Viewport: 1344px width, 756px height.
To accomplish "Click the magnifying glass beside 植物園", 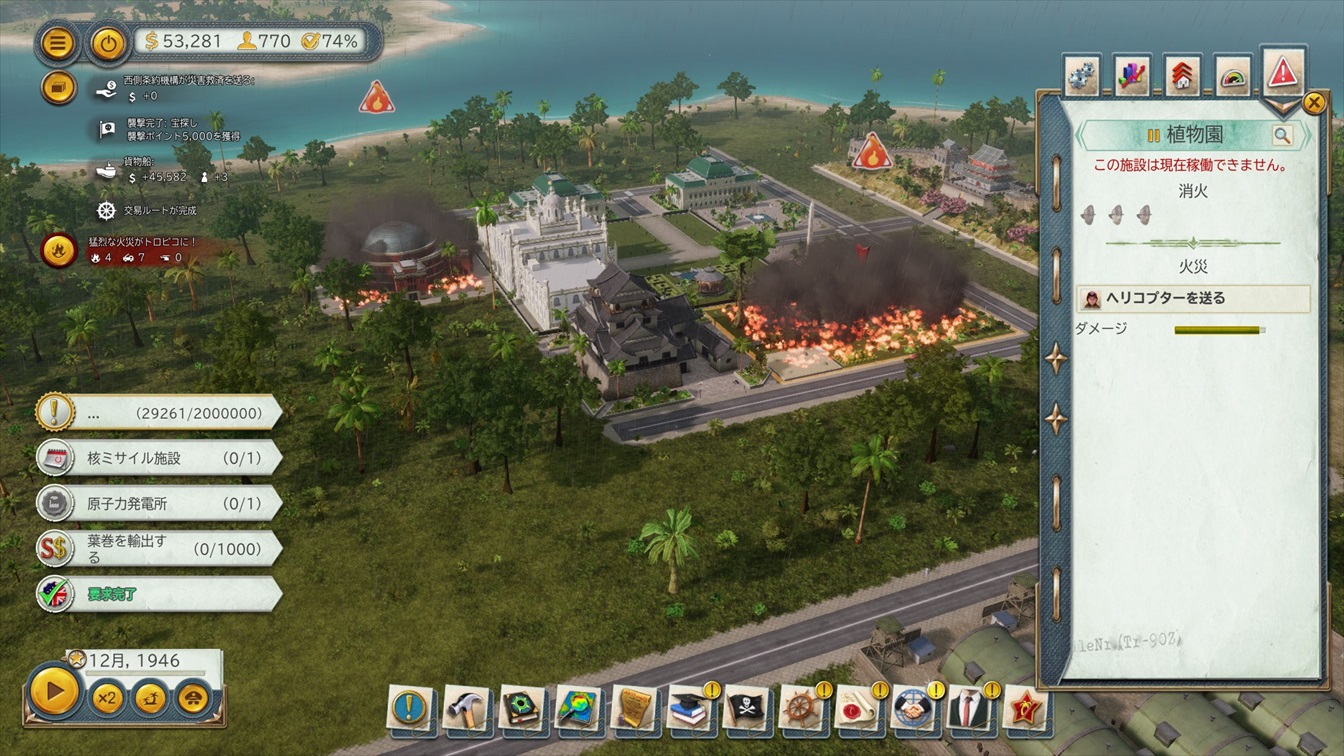I will tap(1282, 135).
